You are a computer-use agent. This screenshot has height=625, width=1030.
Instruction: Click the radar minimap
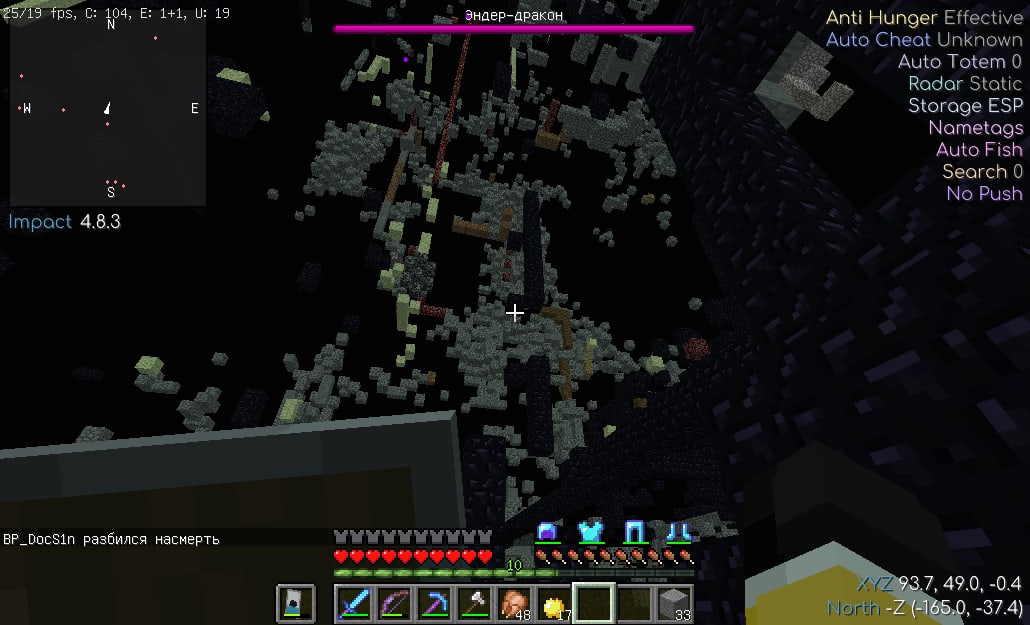[108, 110]
